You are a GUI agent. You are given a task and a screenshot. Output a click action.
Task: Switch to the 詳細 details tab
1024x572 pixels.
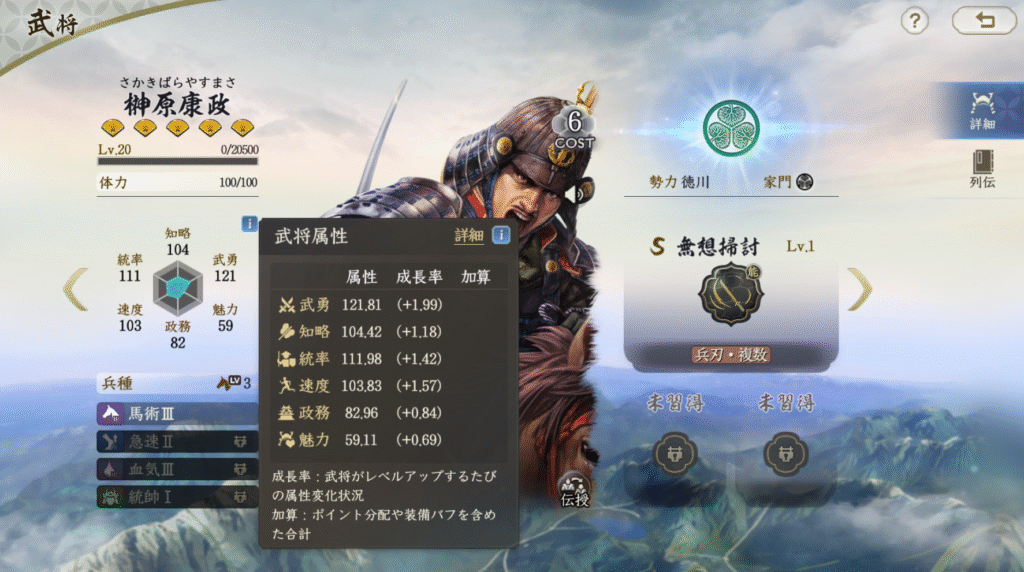982,110
